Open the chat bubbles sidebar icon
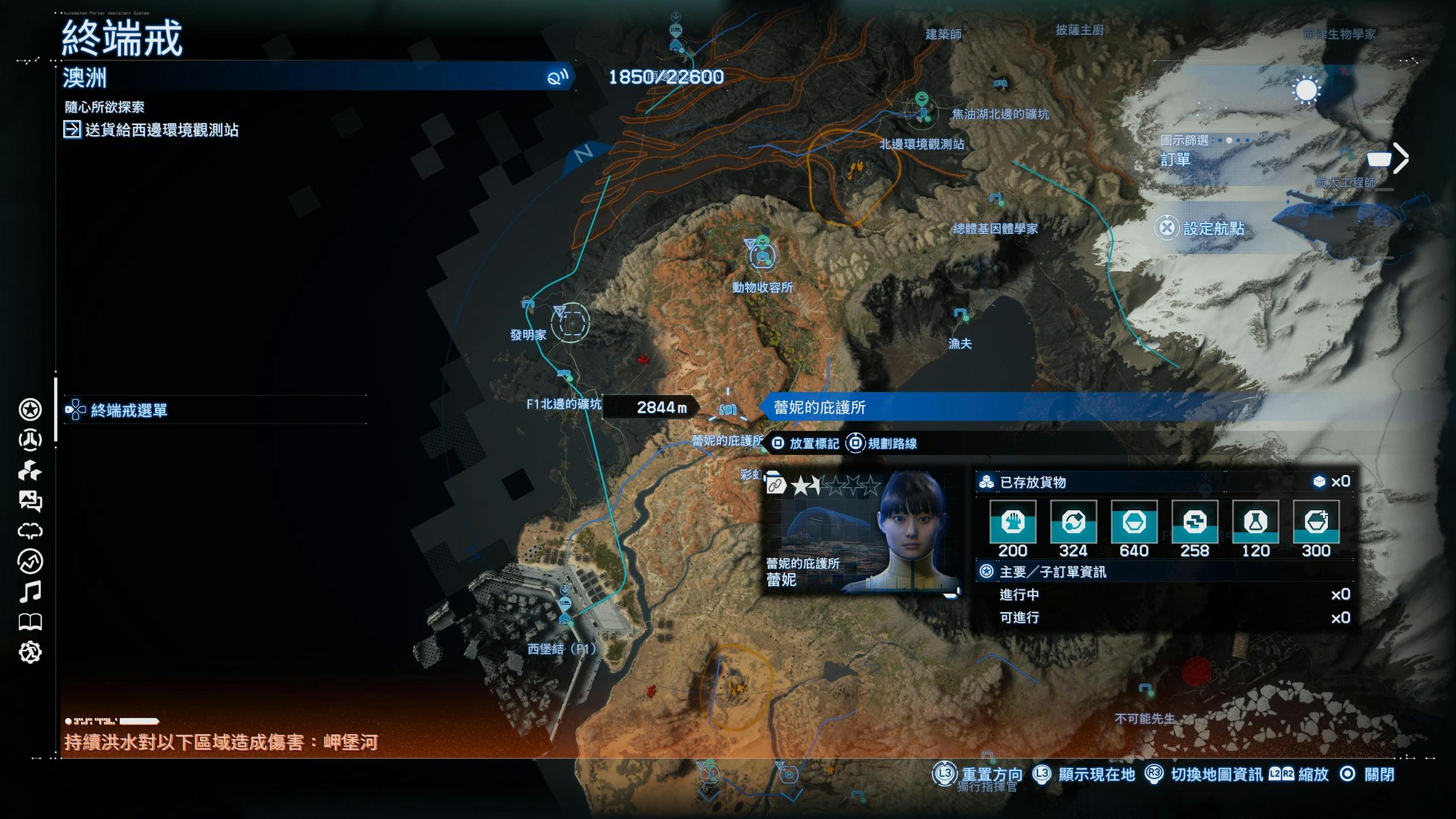Image resolution: width=1456 pixels, height=819 pixels. (x=30, y=500)
